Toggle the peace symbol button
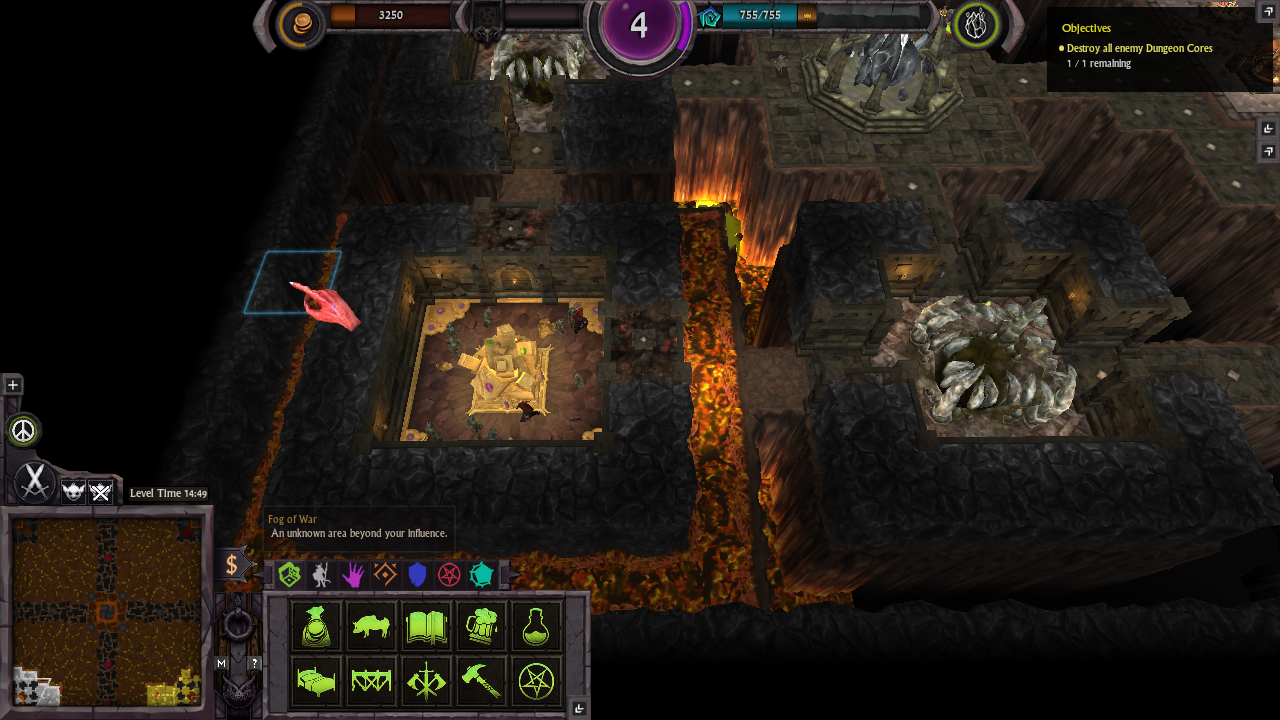1280x720 pixels. click(x=23, y=430)
